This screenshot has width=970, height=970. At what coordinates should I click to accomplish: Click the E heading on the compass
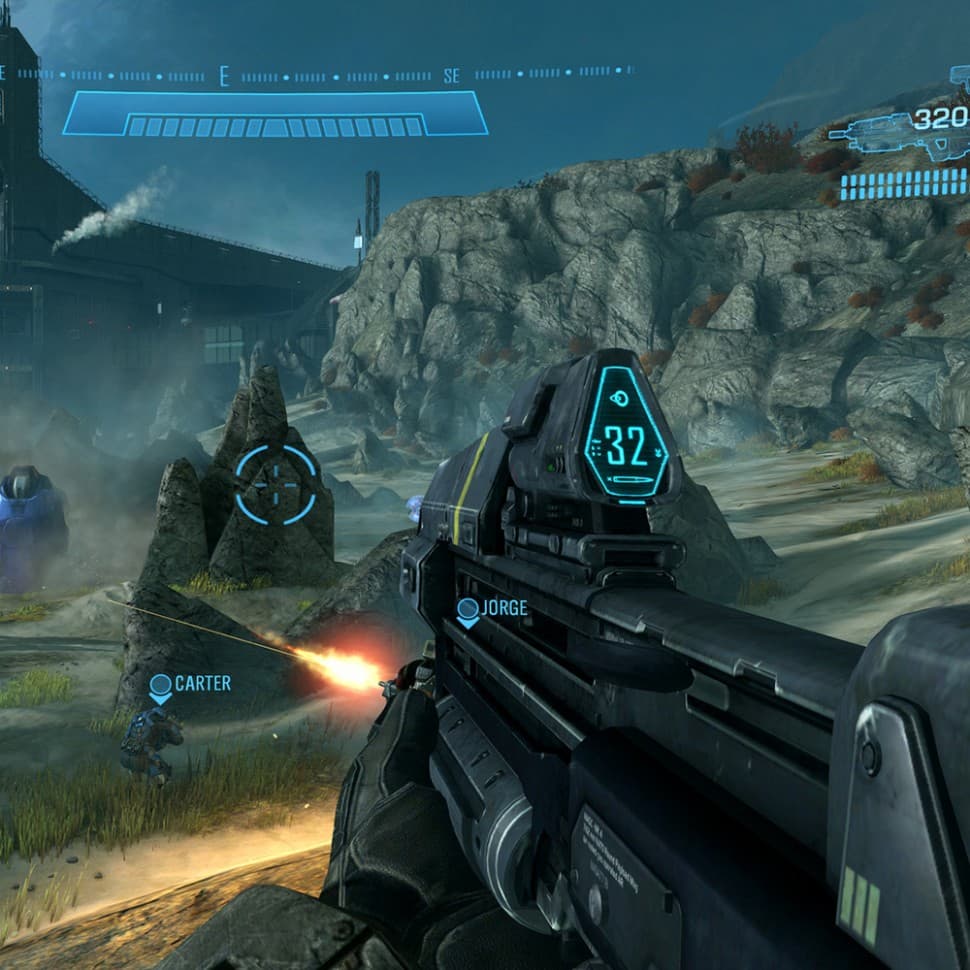pyautogui.click(x=224, y=76)
